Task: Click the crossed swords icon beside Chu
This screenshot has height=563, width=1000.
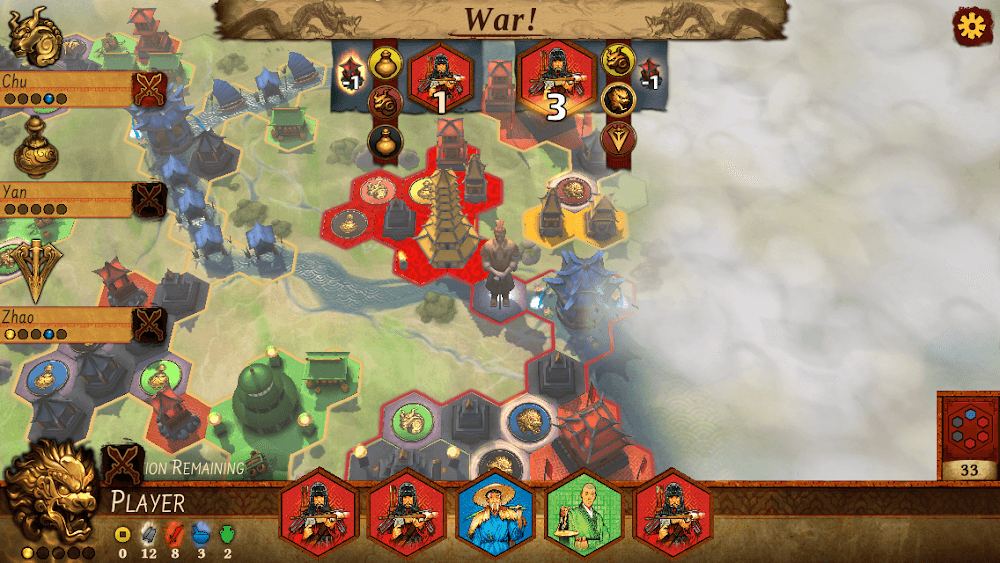Action: click(151, 89)
